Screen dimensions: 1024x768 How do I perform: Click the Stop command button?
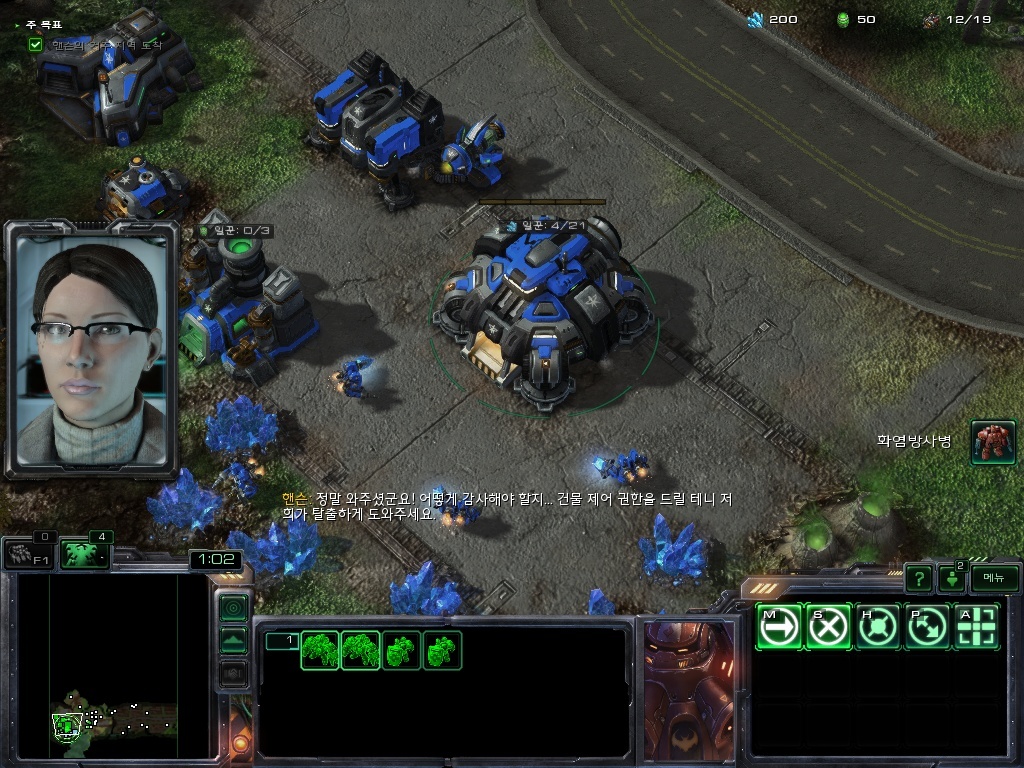pos(829,627)
